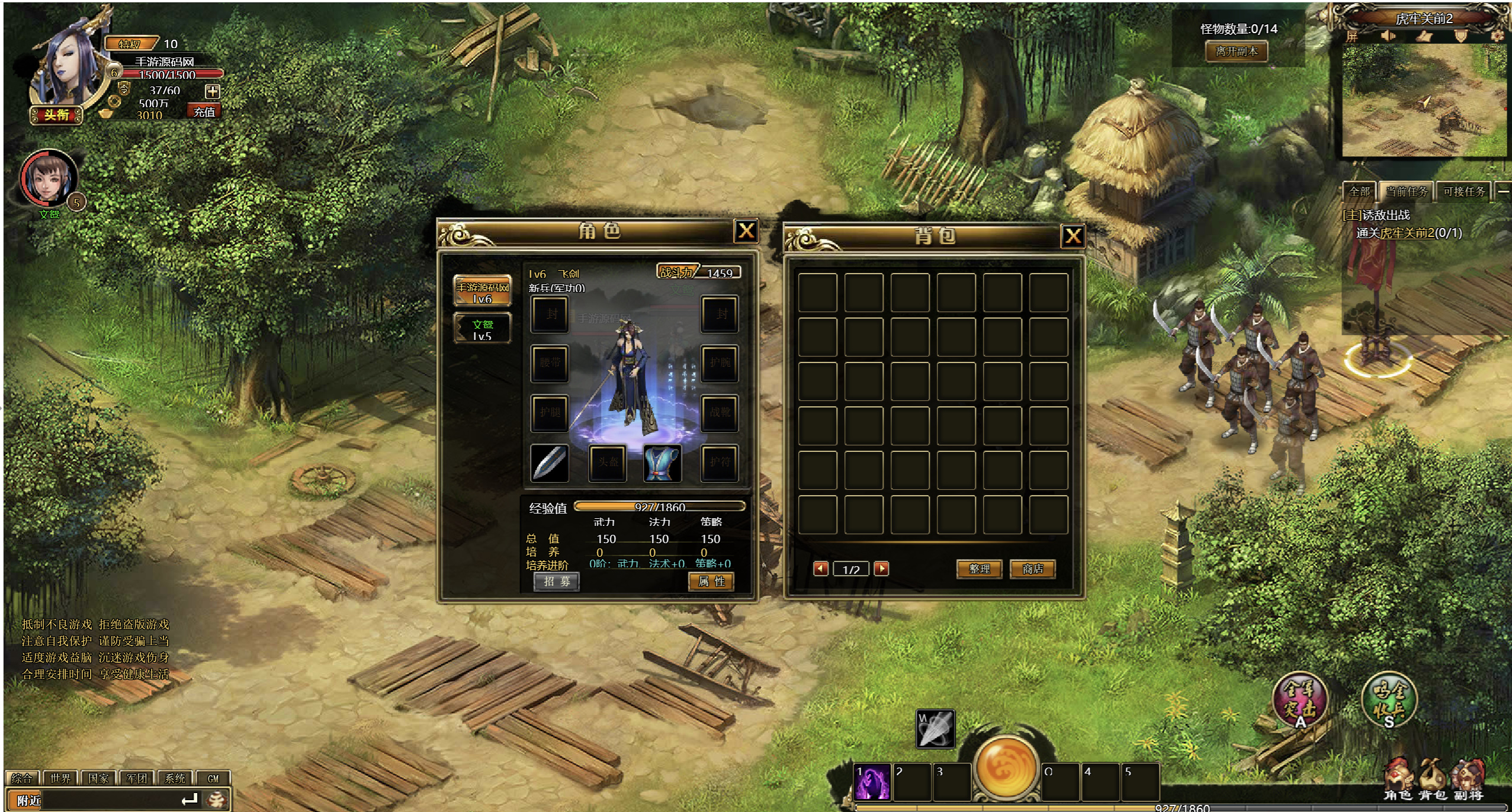Leave the dungeon via 离开副本

click(x=1237, y=52)
